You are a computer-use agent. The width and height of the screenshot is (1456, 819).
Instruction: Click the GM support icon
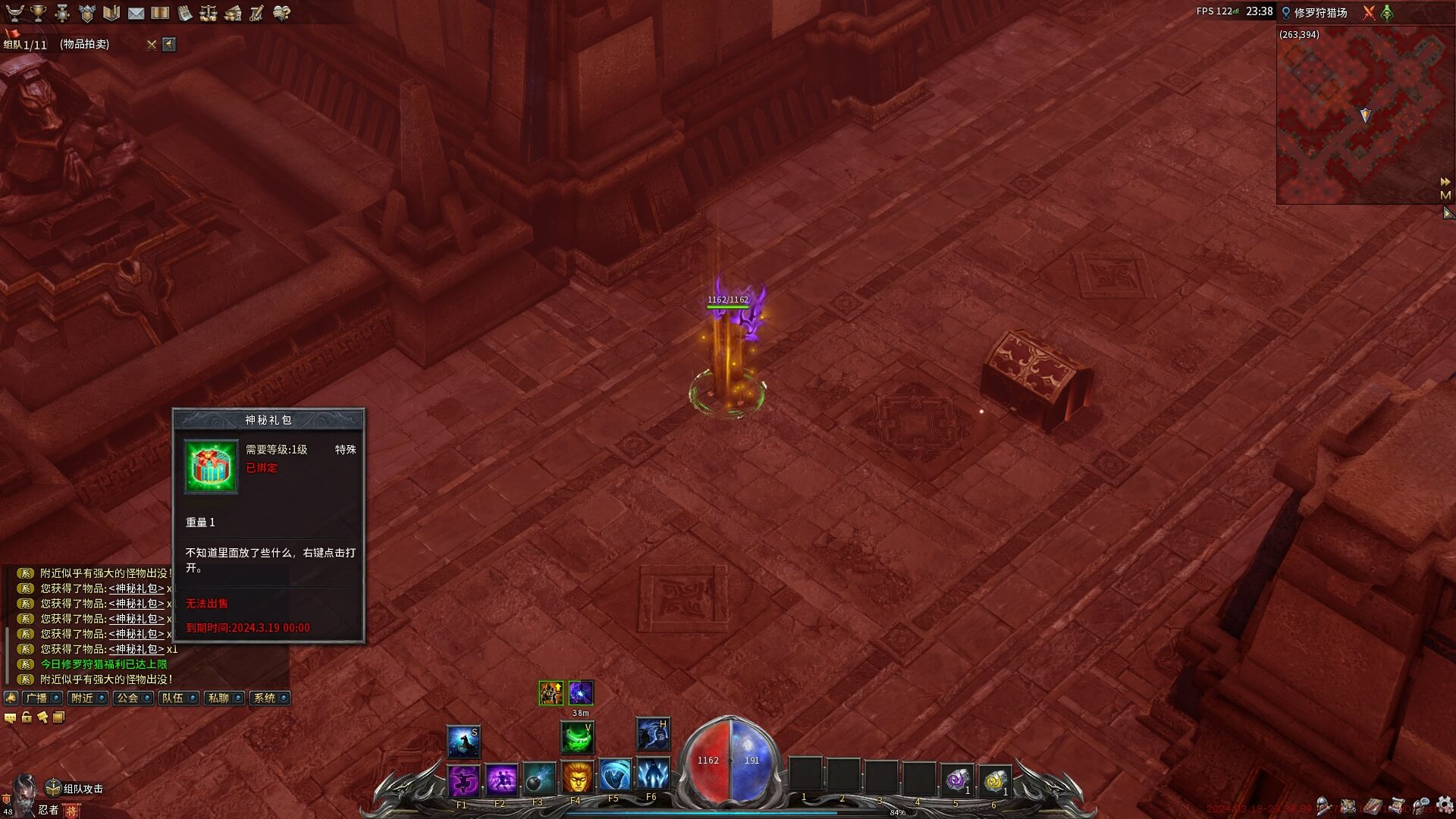pyautogui.click(x=257, y=13)
